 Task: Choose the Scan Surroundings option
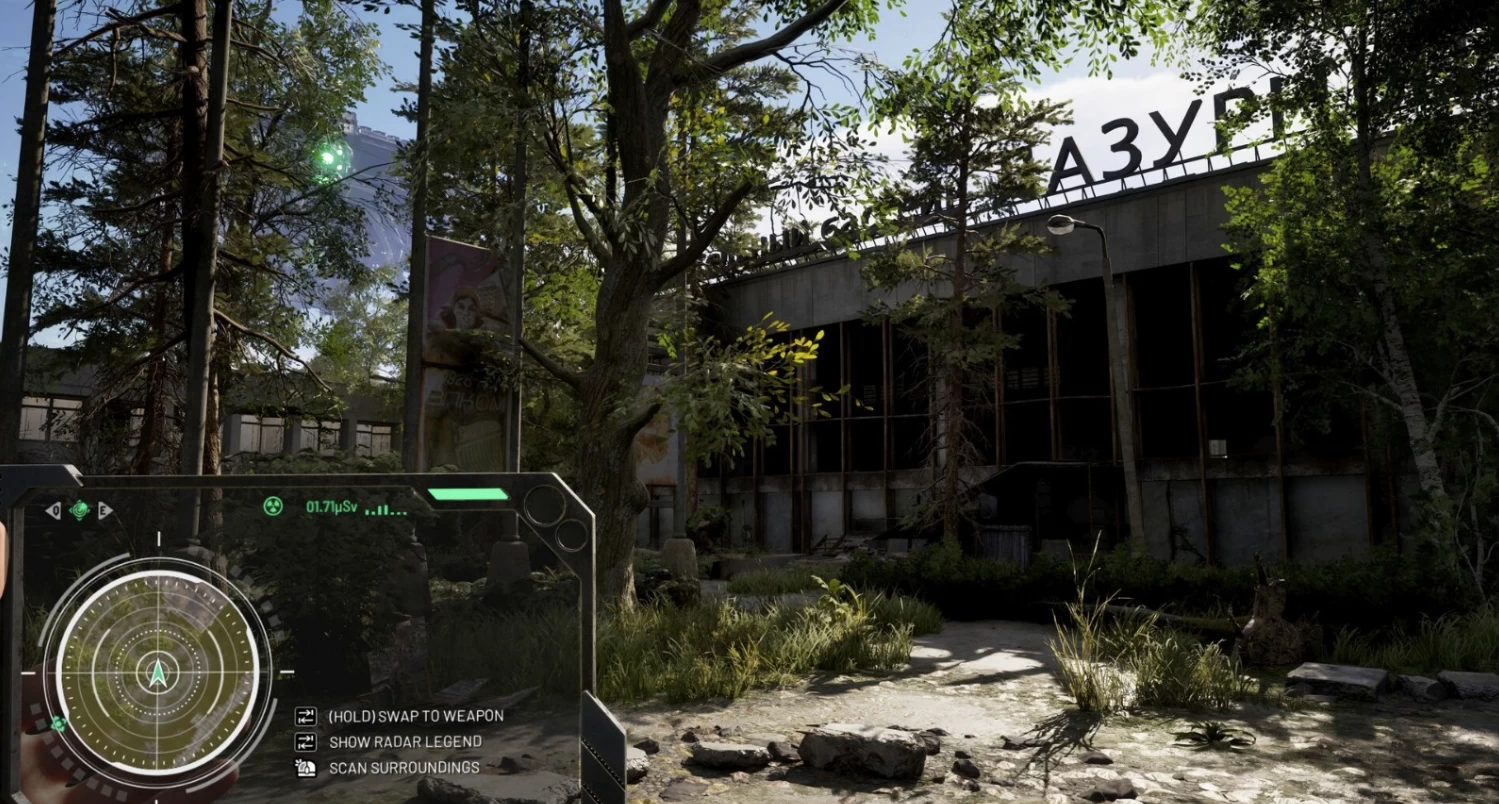tap(403, 768)
